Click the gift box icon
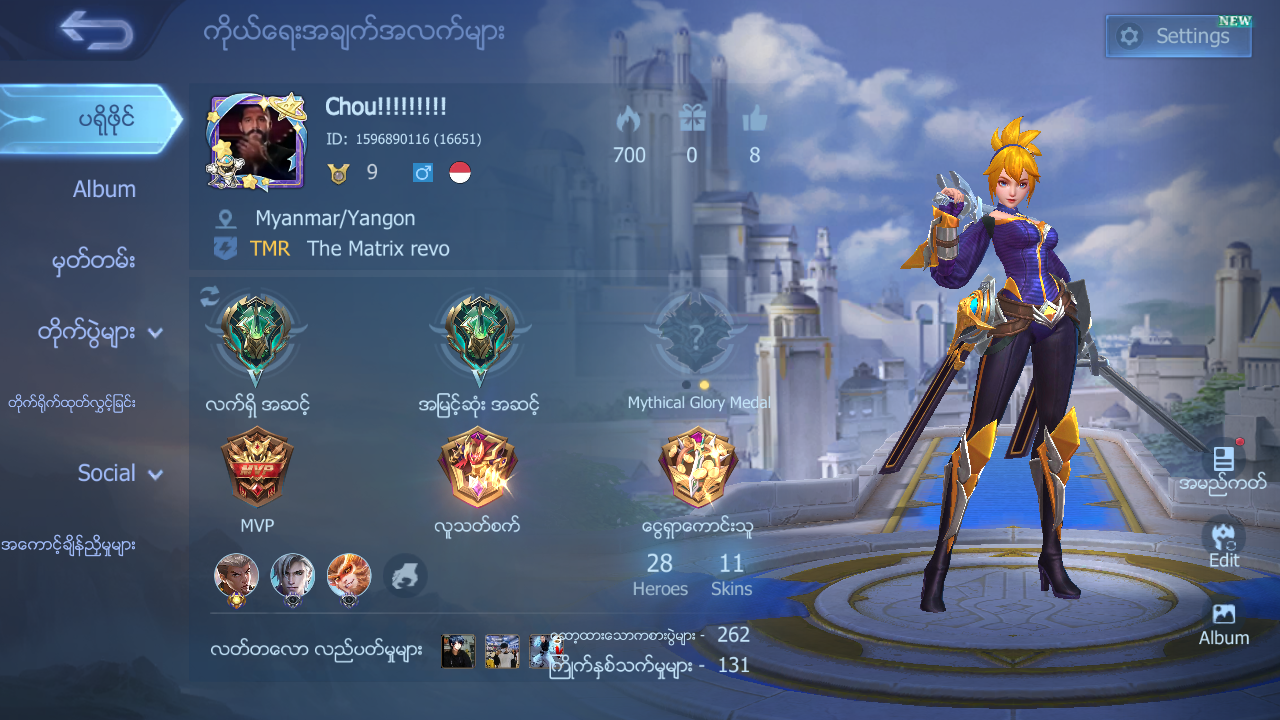The image size is (1280, 720). tap(691, 120)
